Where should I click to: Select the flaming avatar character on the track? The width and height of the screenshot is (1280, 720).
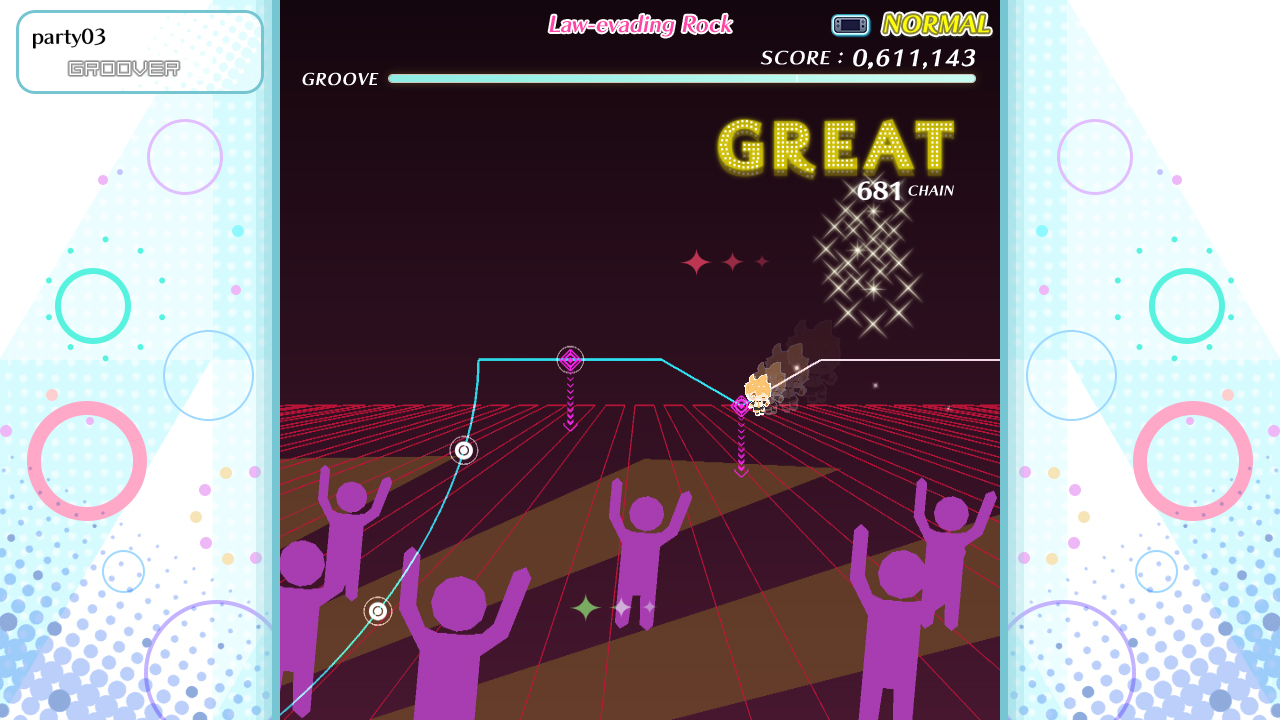tap(757, 392)
